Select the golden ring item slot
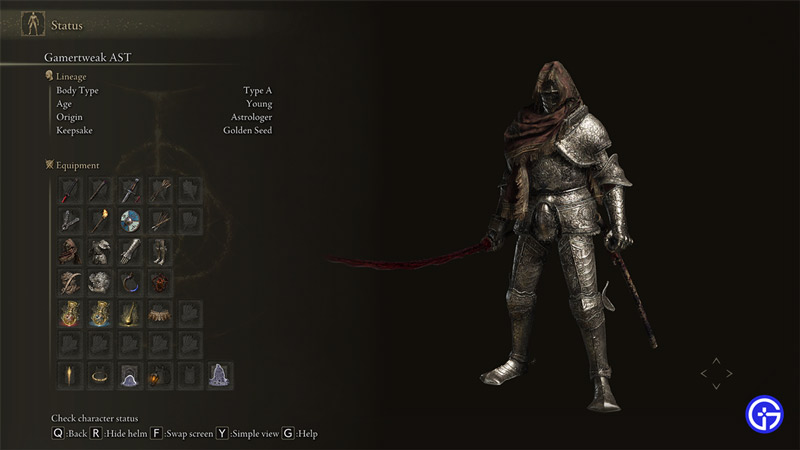 pos(100,376)
